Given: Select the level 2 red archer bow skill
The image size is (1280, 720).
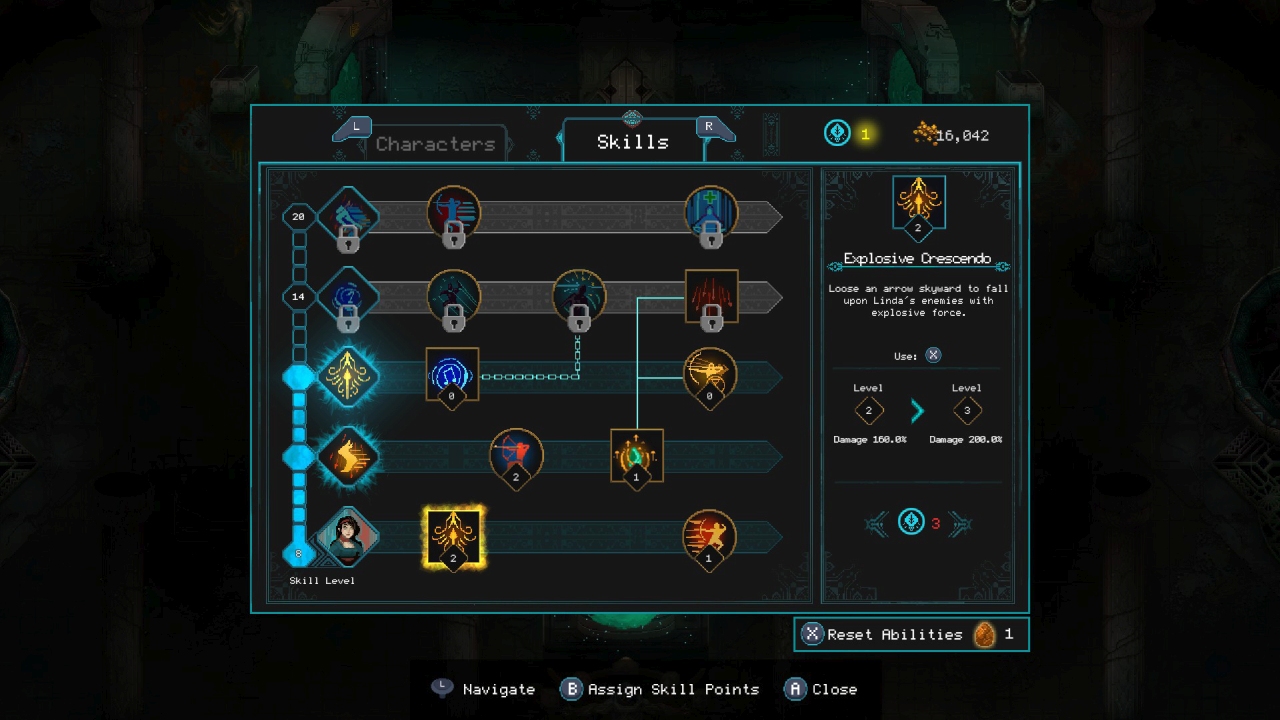Looking at the screenshot, I should click(x=516, y=456).
